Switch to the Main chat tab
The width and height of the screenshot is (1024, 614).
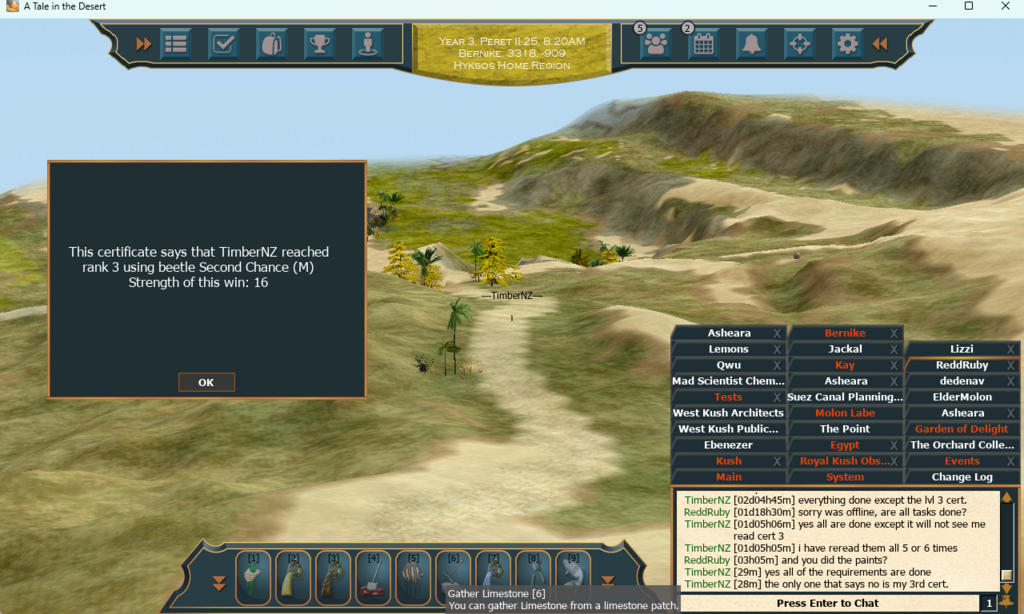(728, 477)
